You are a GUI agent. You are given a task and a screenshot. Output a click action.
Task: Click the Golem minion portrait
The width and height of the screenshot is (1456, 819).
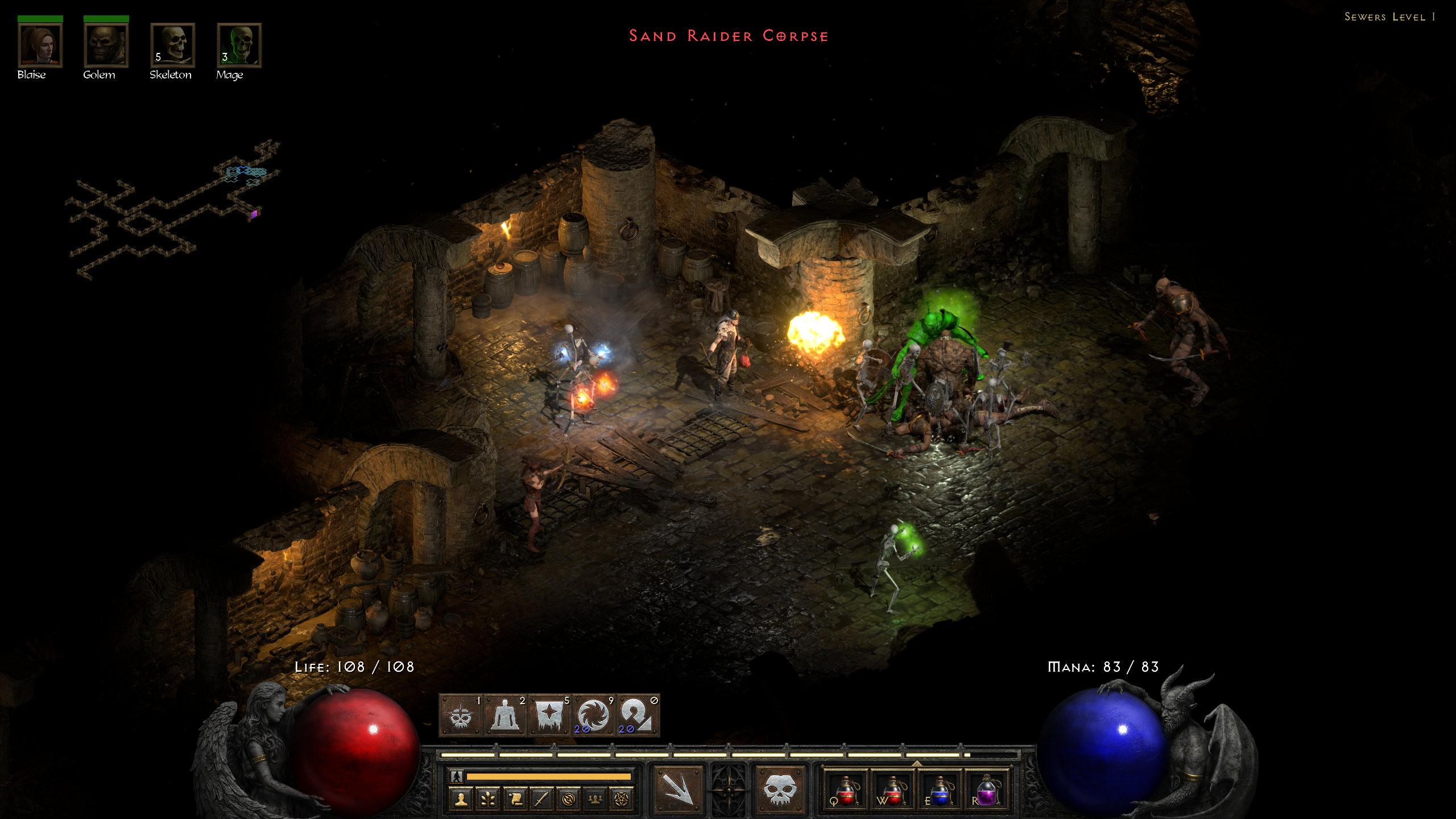(x=106, y=45)
